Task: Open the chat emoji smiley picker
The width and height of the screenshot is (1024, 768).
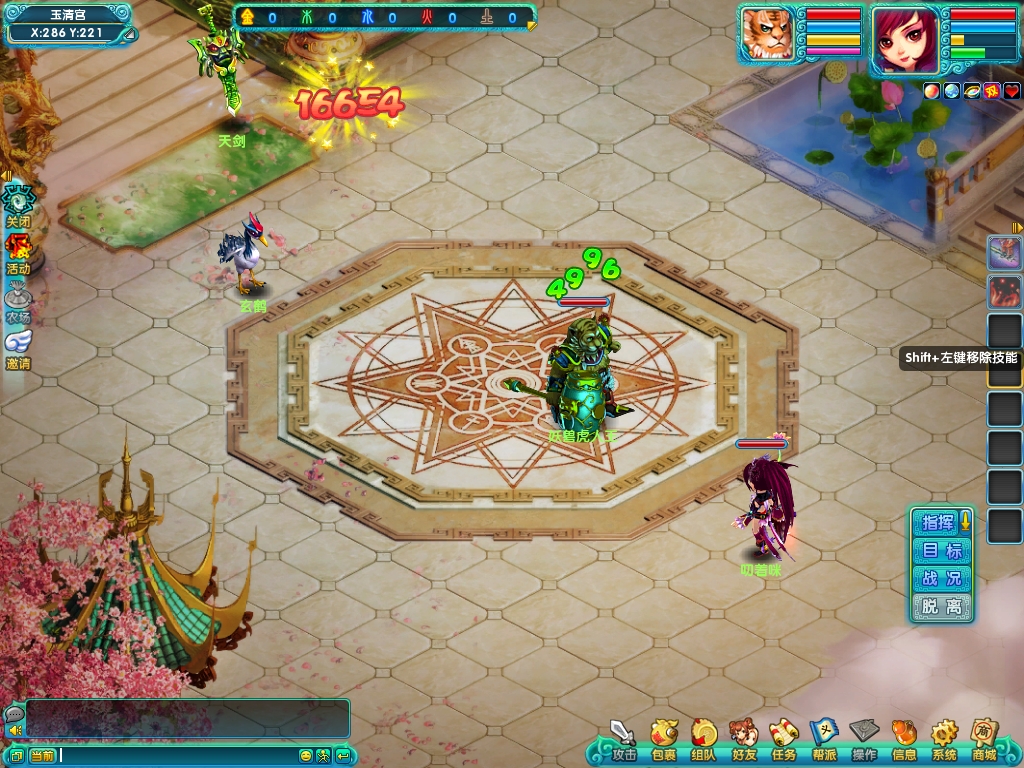Action: pyautogui.click(x=306, y=756)
